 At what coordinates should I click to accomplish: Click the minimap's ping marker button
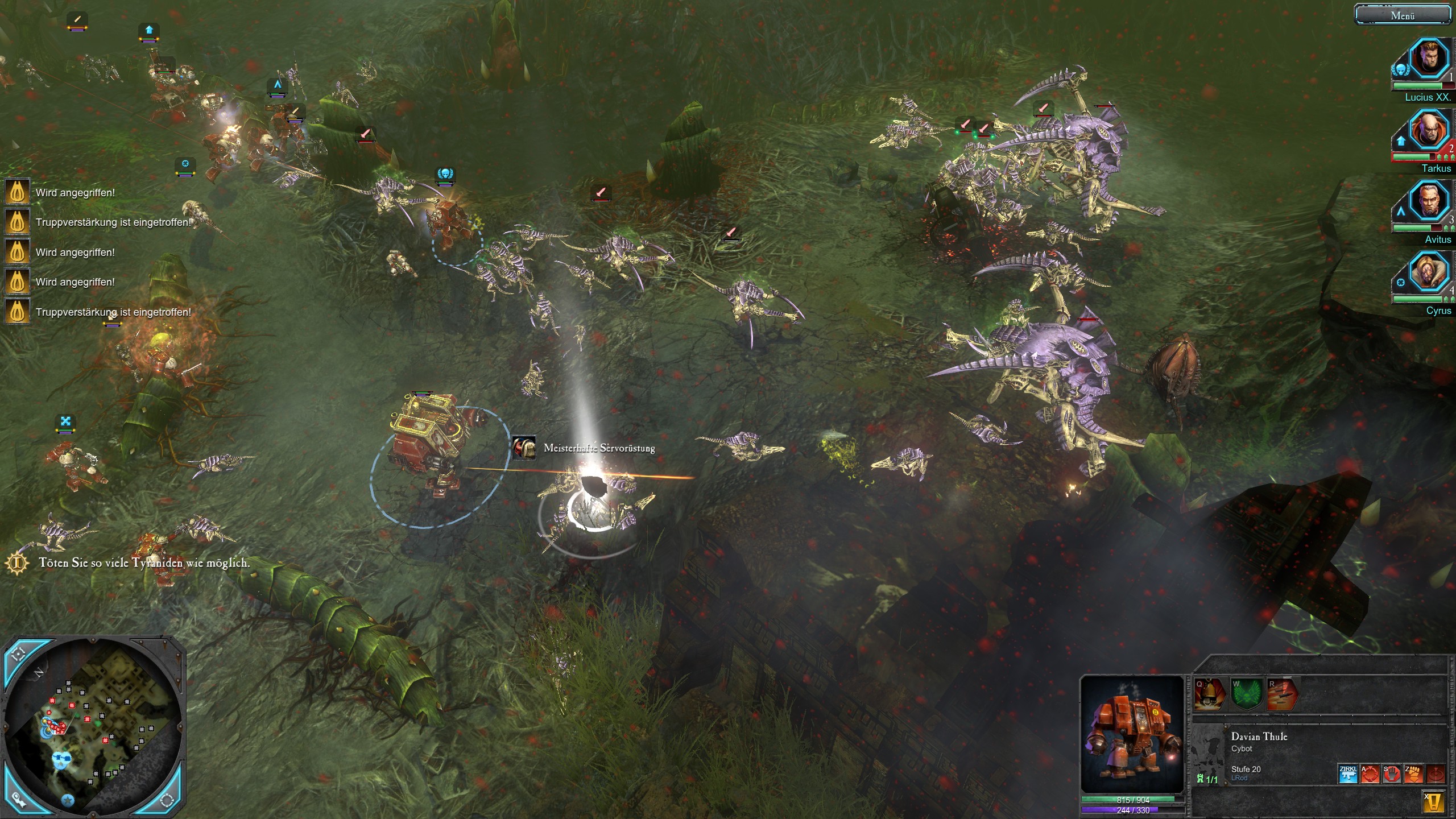tap(19, 799)
